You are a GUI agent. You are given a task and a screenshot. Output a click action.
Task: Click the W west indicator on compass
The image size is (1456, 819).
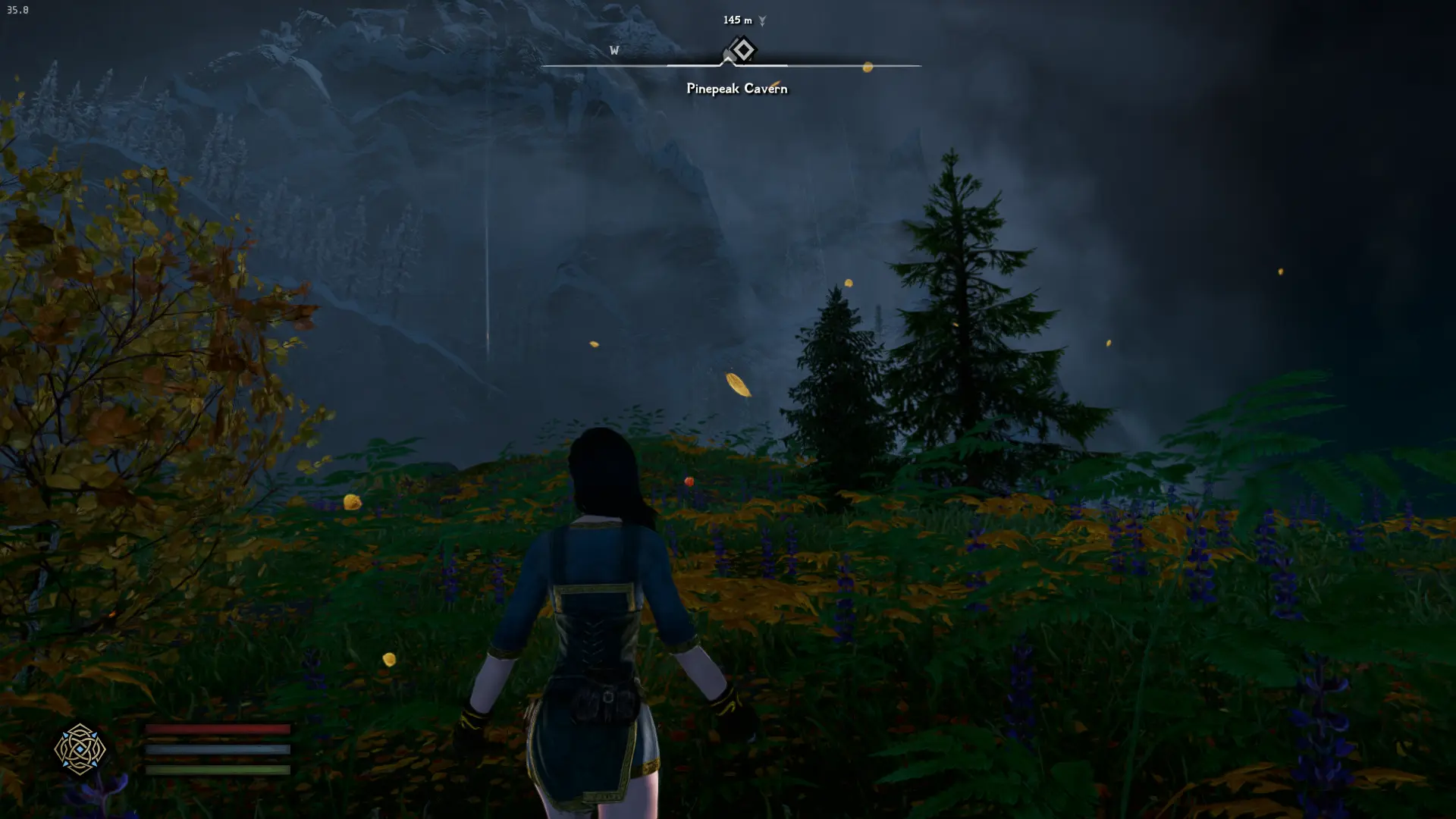tap(614, 51)
